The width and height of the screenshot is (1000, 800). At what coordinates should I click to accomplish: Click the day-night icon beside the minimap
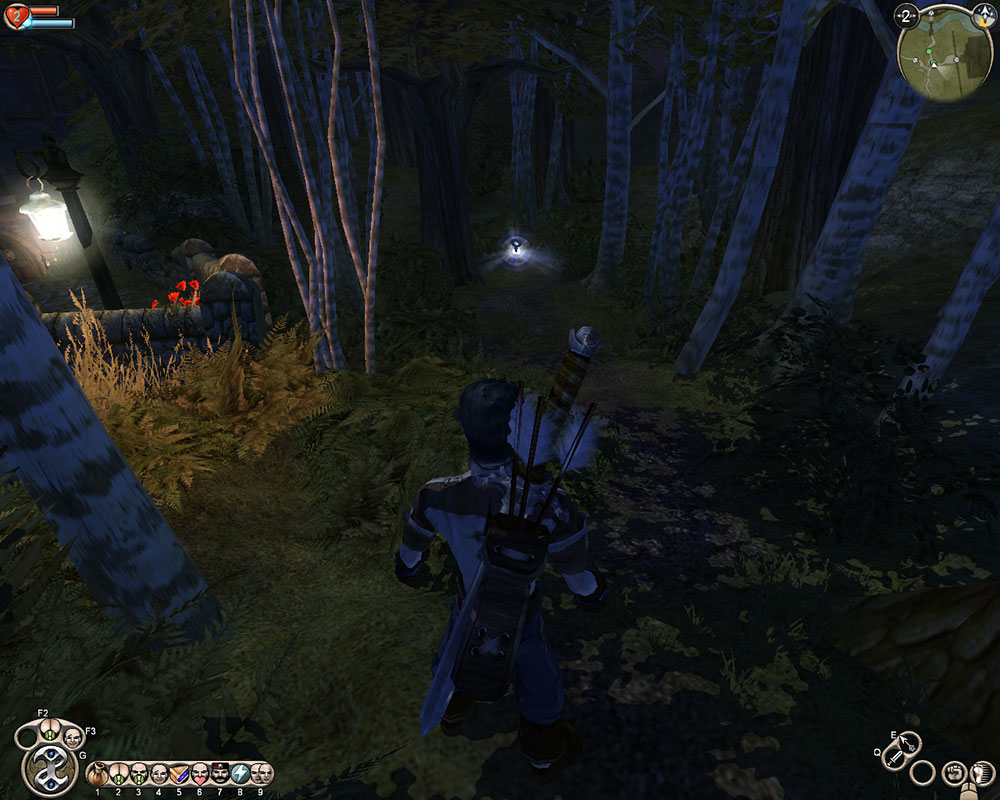coord(985,14)
